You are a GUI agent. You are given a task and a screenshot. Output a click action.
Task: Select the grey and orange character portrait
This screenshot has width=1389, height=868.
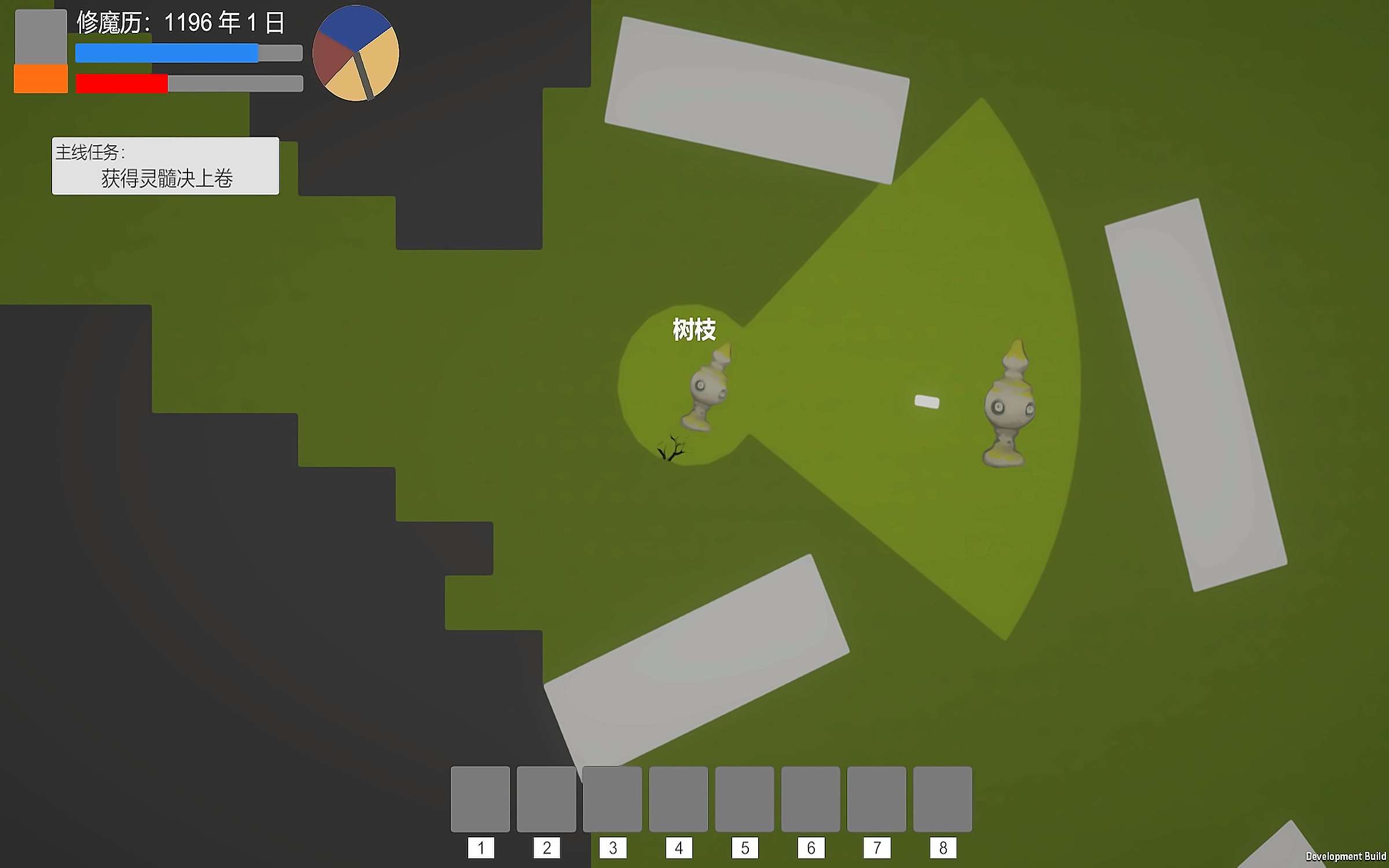tap(41, 52)
